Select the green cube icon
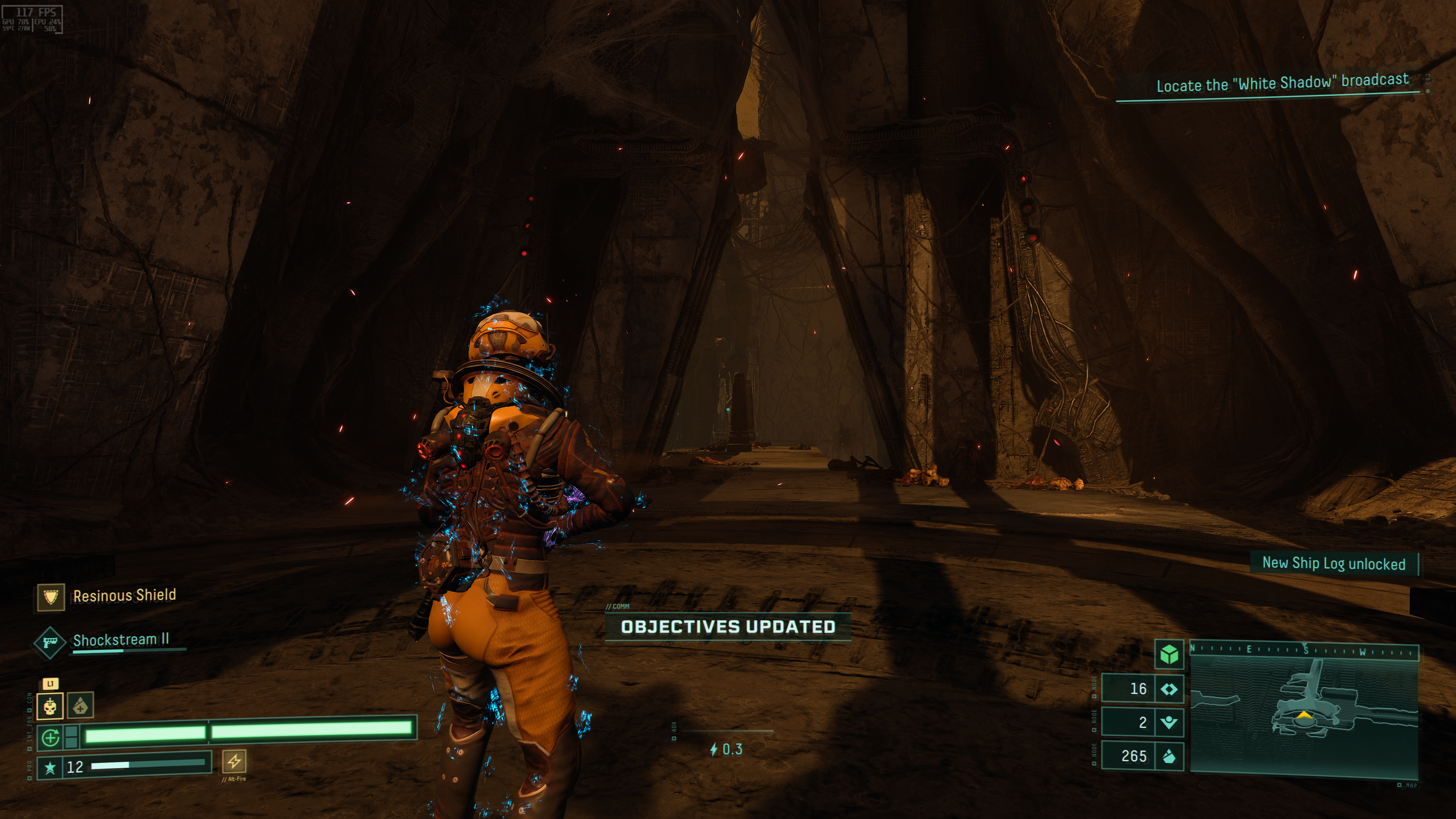 click(x=1169, y=654)
